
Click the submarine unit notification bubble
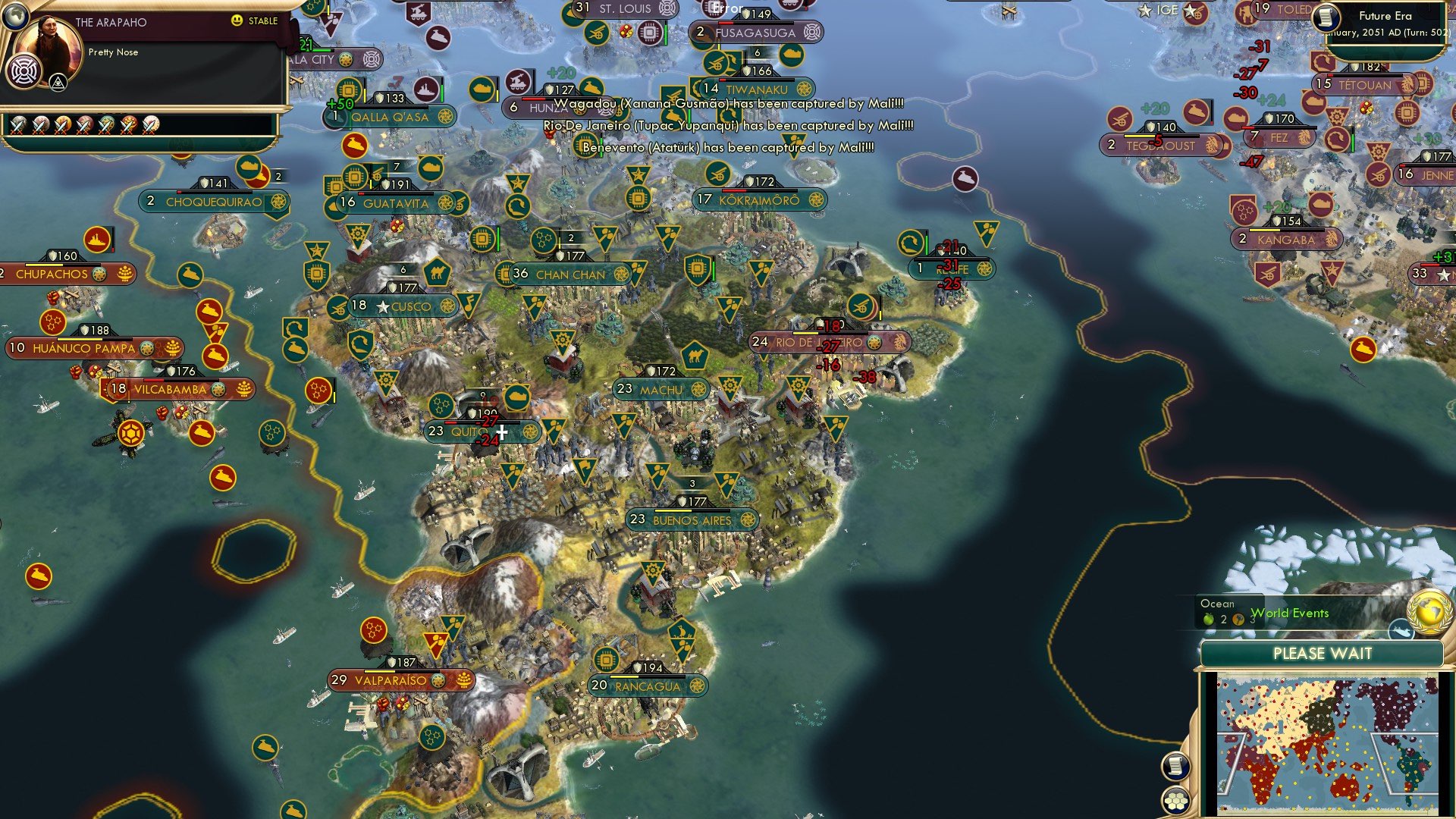[1401, 630]
